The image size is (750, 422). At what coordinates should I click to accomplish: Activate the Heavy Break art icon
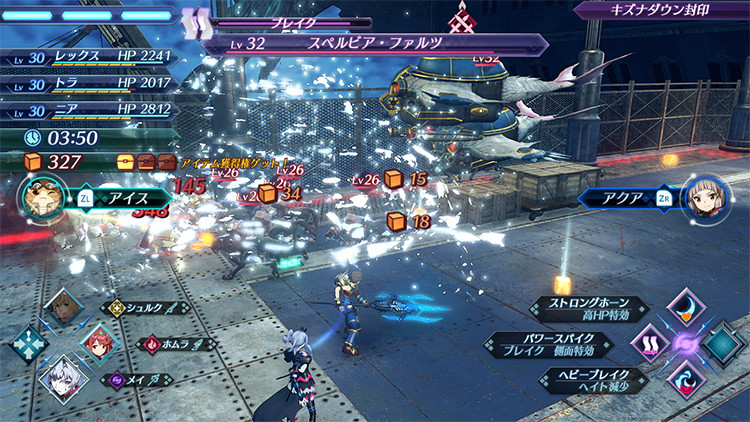pos(684,380)
